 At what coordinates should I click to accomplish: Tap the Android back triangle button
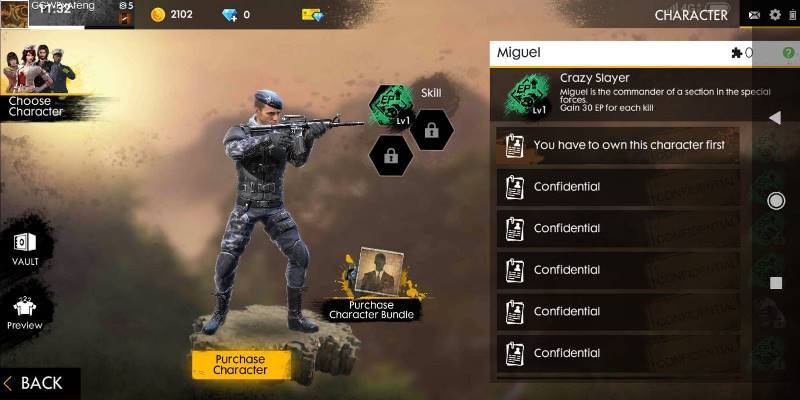pos(775,118)
